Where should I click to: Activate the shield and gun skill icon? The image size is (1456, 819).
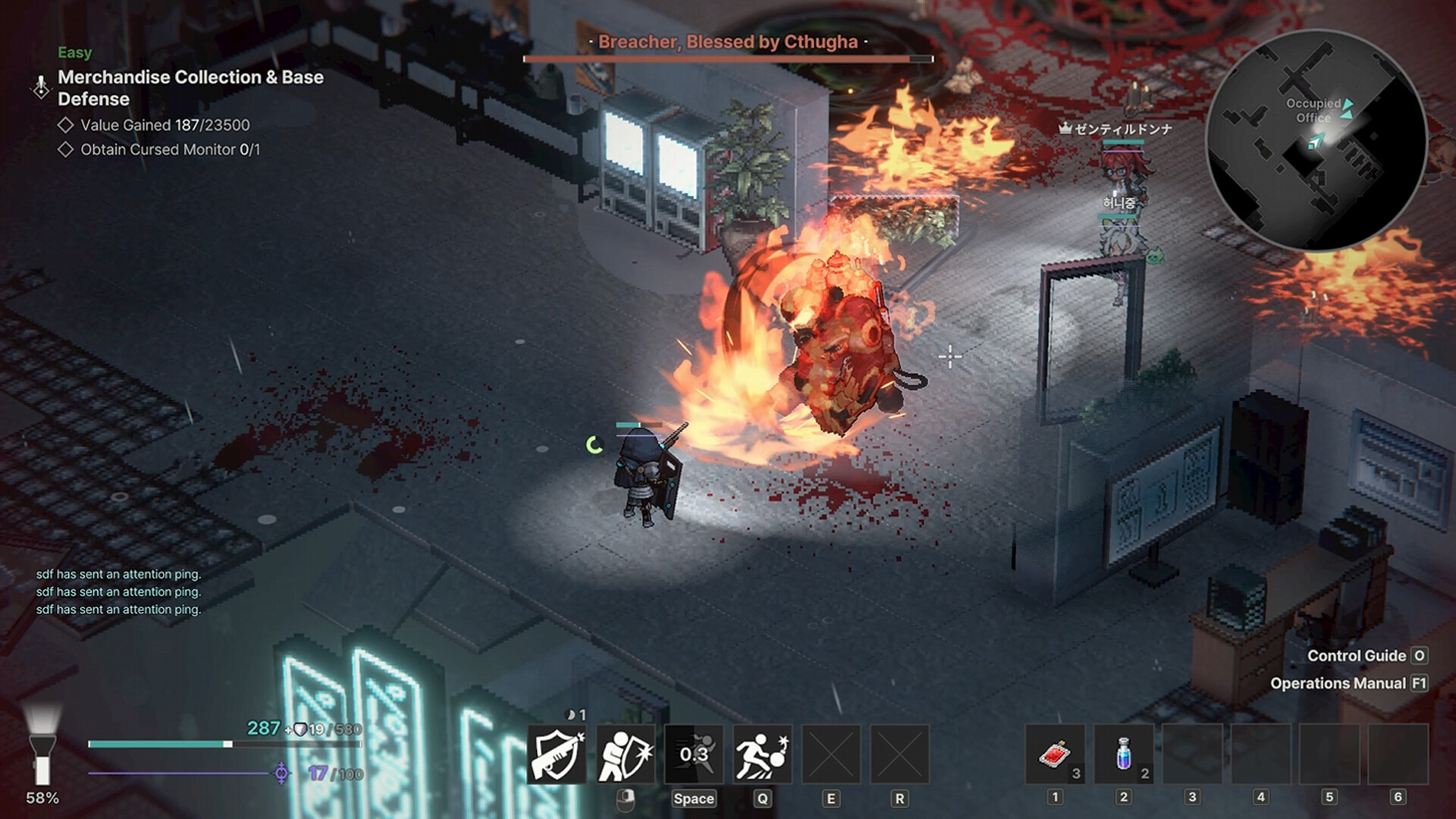coord(557,755)
